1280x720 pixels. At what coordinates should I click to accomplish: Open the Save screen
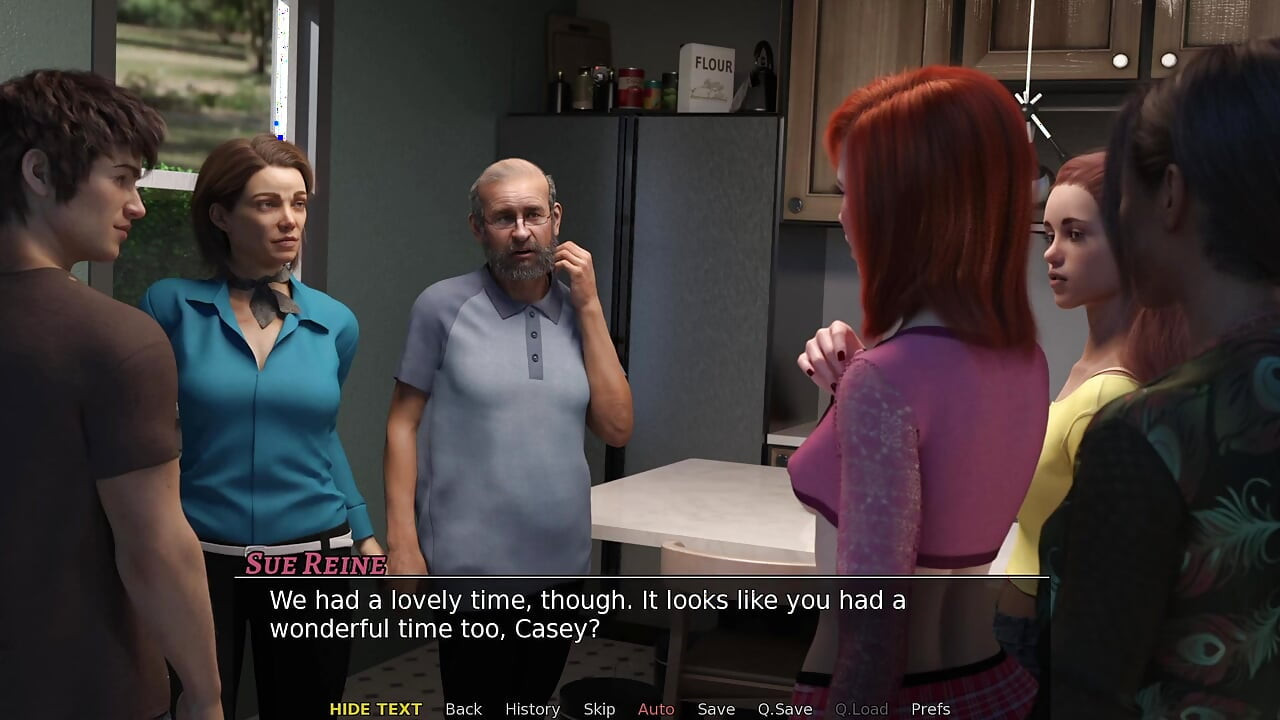coord(716,709)
